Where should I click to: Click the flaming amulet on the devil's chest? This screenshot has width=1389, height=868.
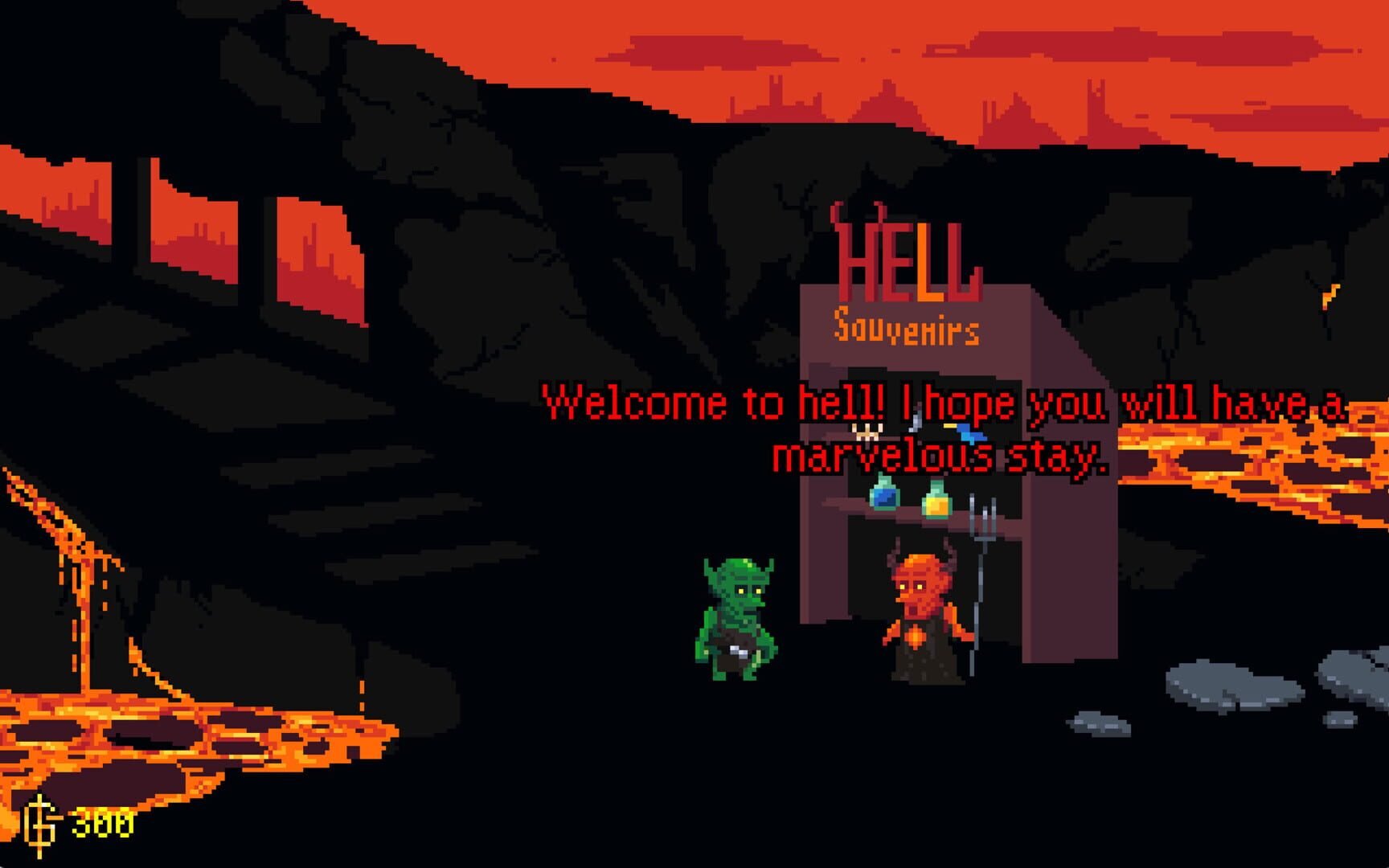(x=915, y=637)
